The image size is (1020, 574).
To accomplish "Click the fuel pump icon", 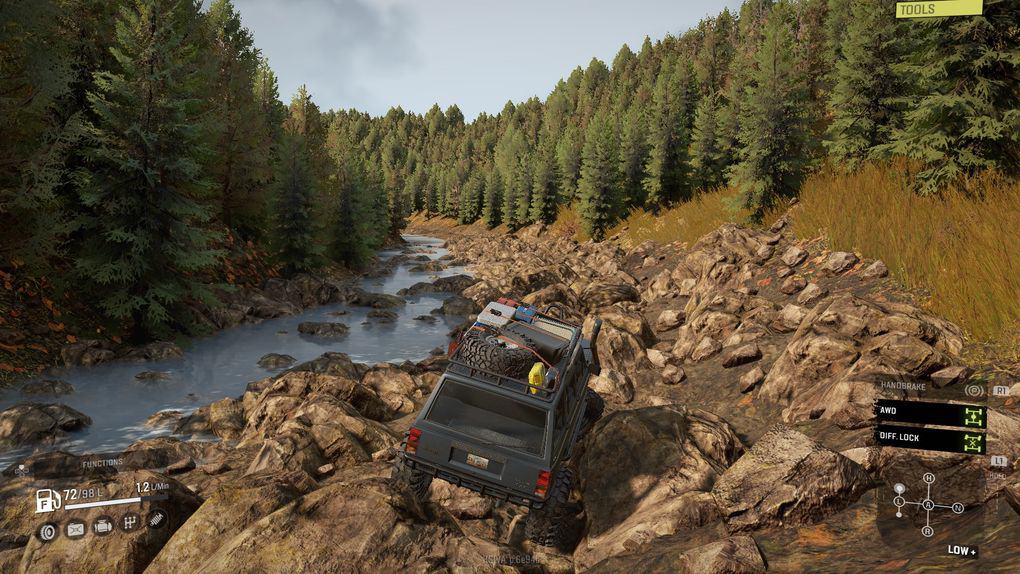I will click(46, 500).
